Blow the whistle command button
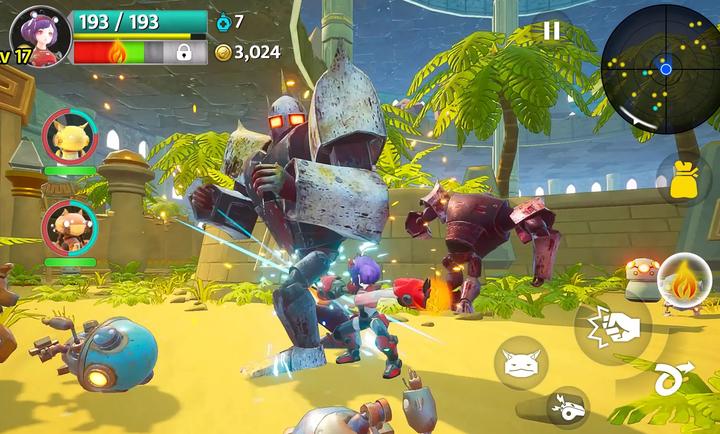Viewport: 720px width, 434px height. point(568,407)
